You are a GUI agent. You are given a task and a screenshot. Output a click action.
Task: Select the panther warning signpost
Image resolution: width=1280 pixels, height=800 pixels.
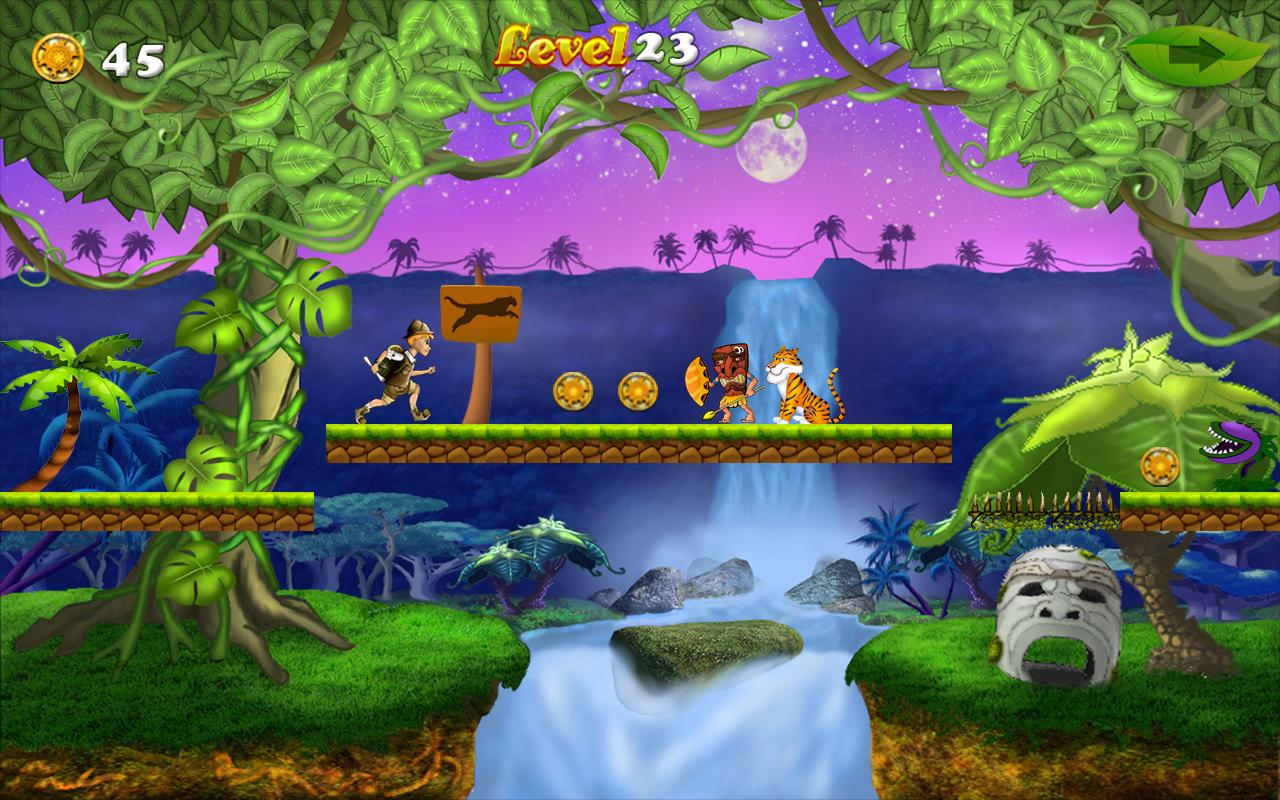click(x=482, y=311)
